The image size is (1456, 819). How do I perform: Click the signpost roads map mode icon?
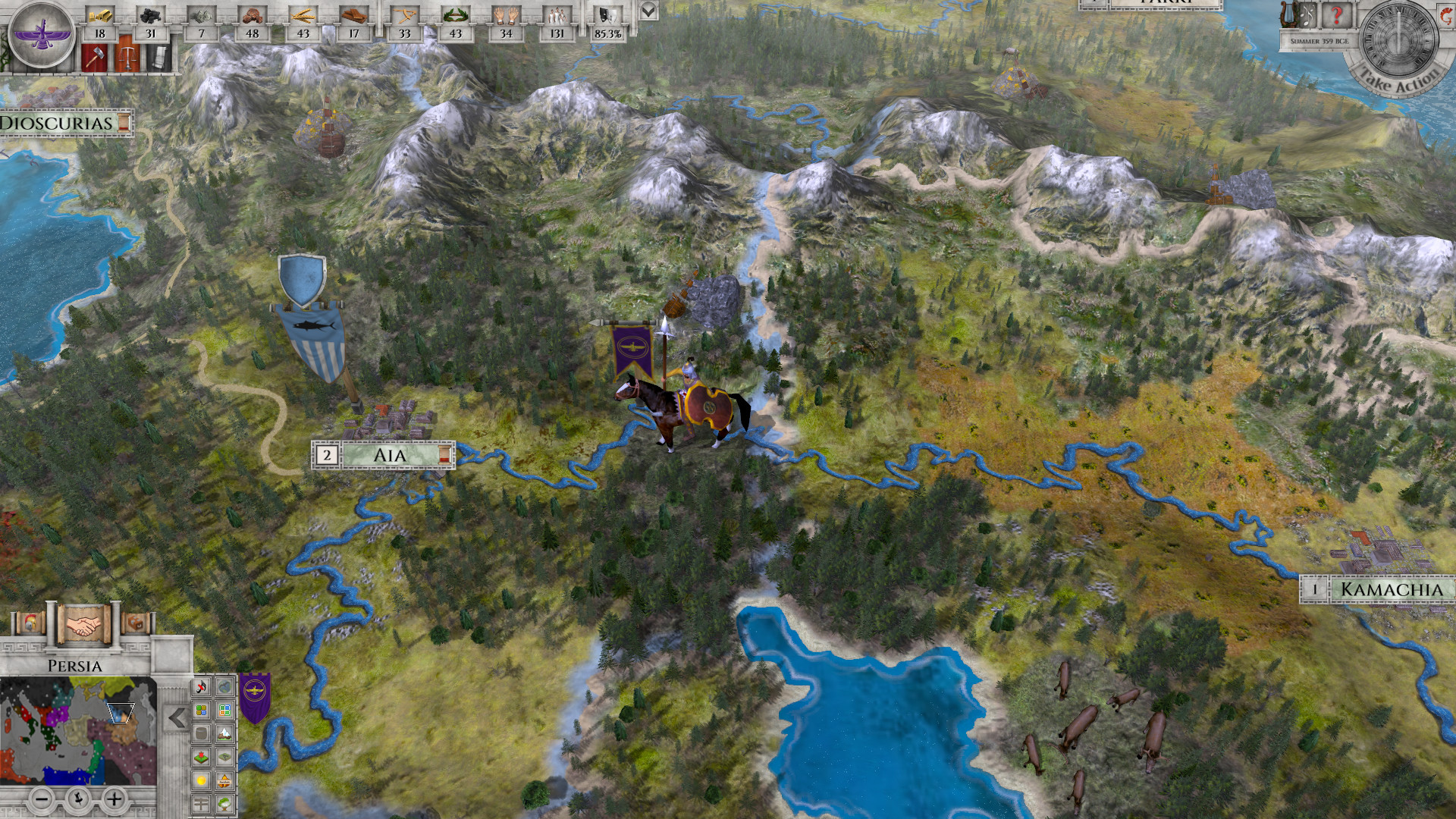(x=200, y=802)
